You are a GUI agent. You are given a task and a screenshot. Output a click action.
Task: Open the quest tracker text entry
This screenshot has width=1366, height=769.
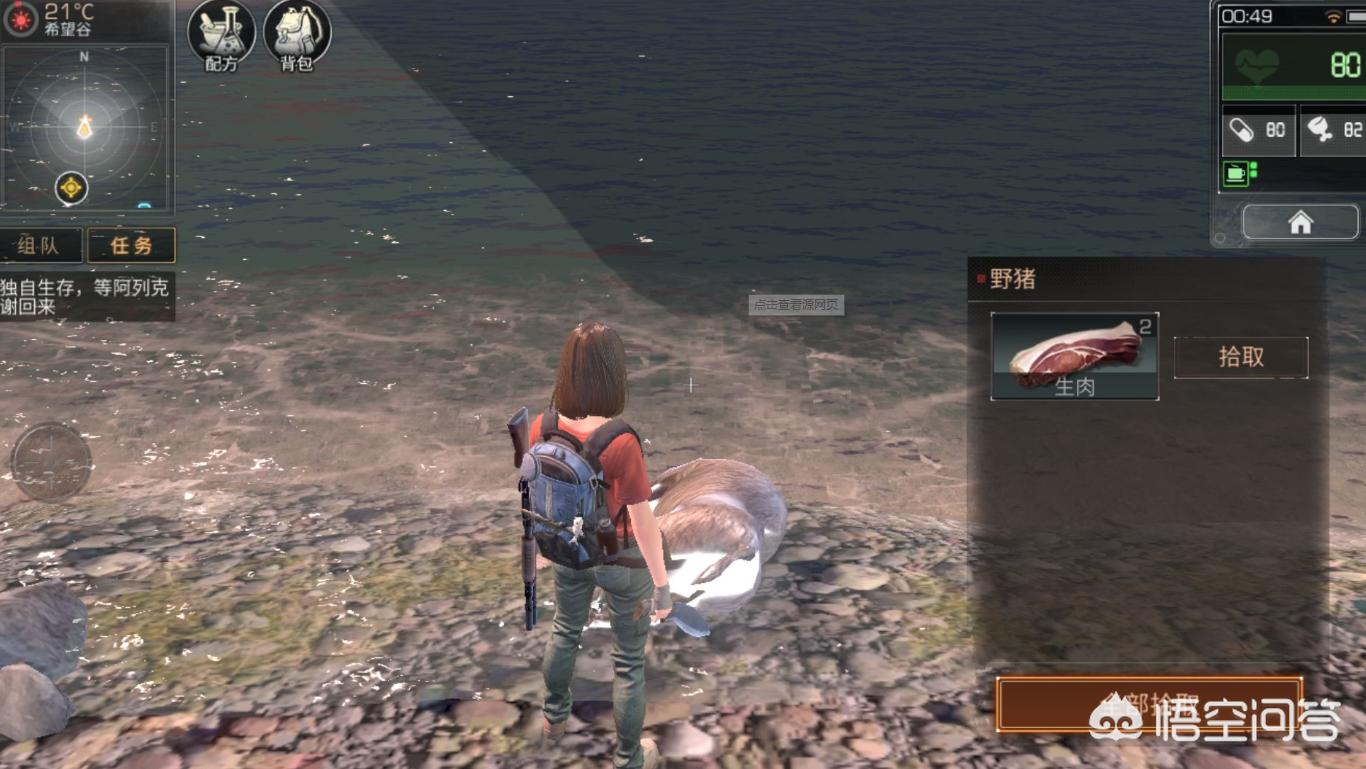87,297
